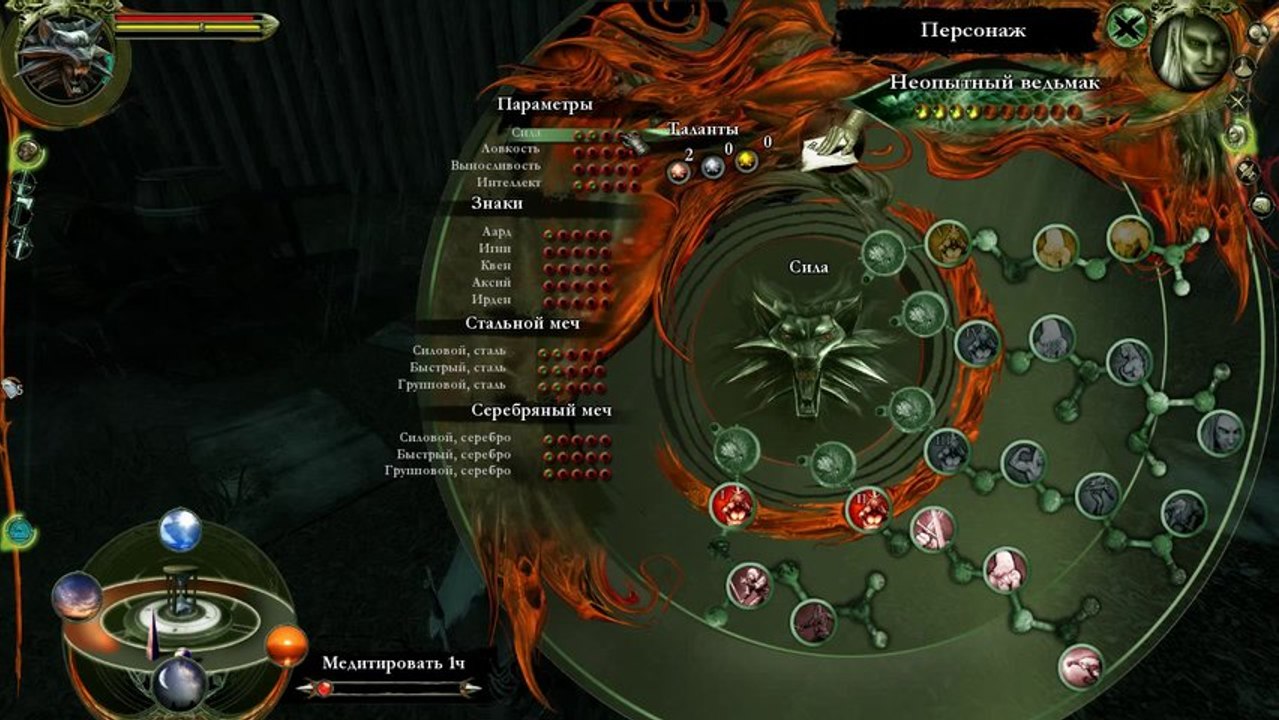Image resolution: width=1279 pixels, height=720 pixels.
Task: Show the Аард sign skill tree
Action: (x=496, y=232)
